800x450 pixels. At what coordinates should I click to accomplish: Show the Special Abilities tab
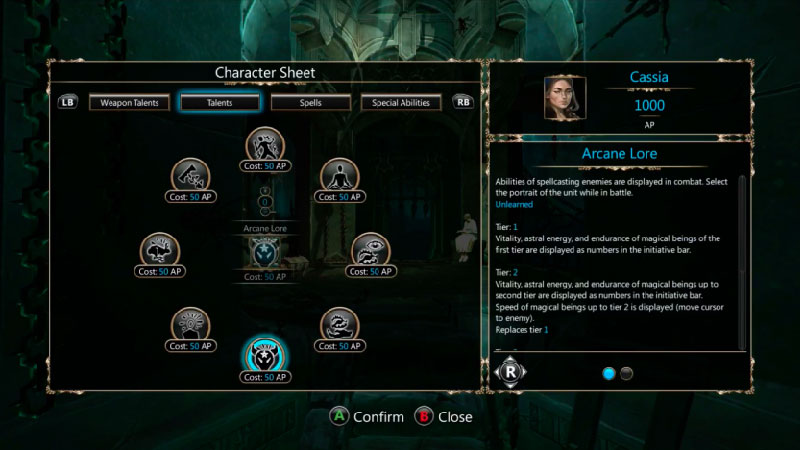tap(401, 102)
